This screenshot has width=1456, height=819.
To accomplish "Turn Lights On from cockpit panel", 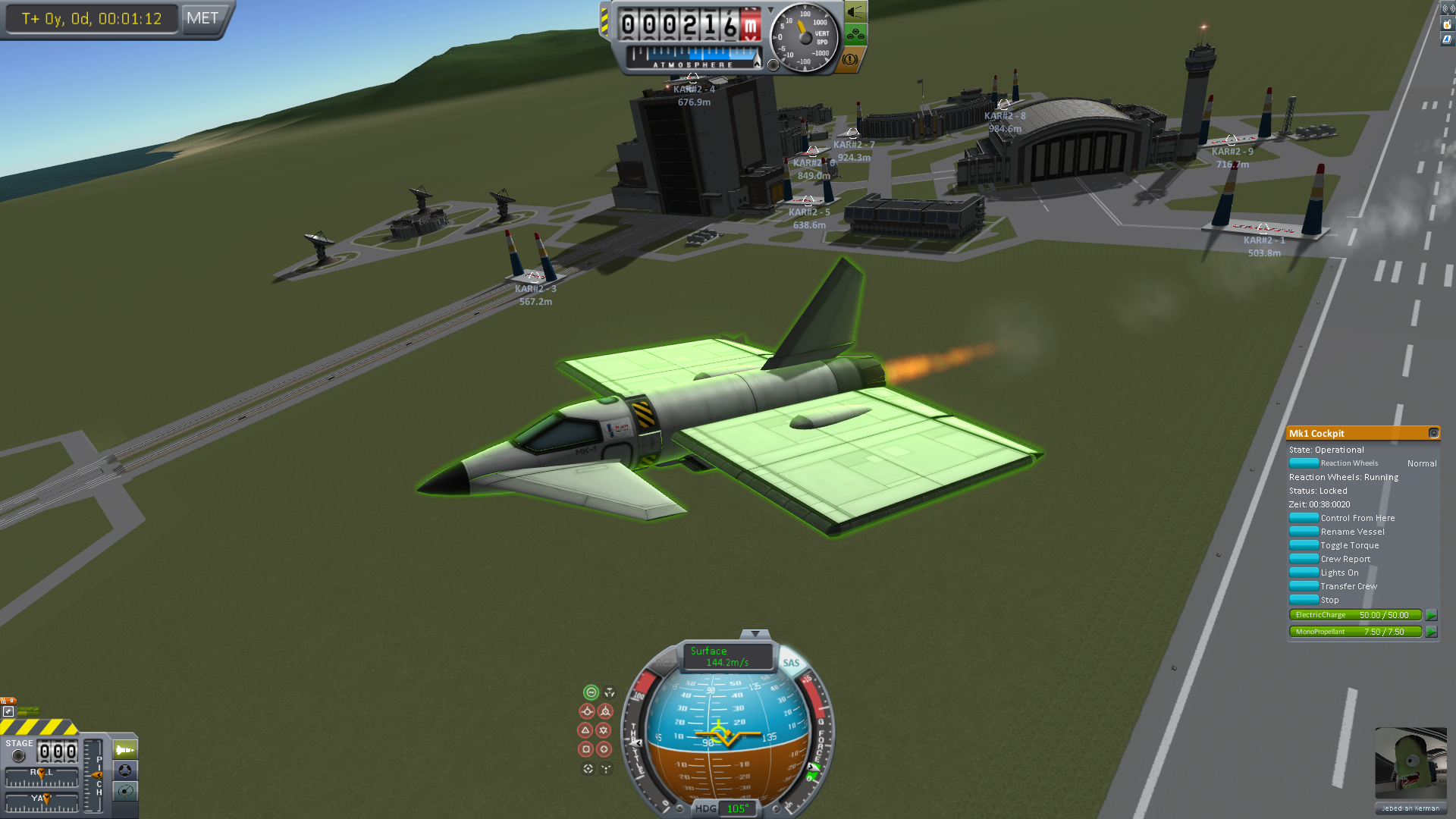I will pyautogui.click(x=1304, y=573).
